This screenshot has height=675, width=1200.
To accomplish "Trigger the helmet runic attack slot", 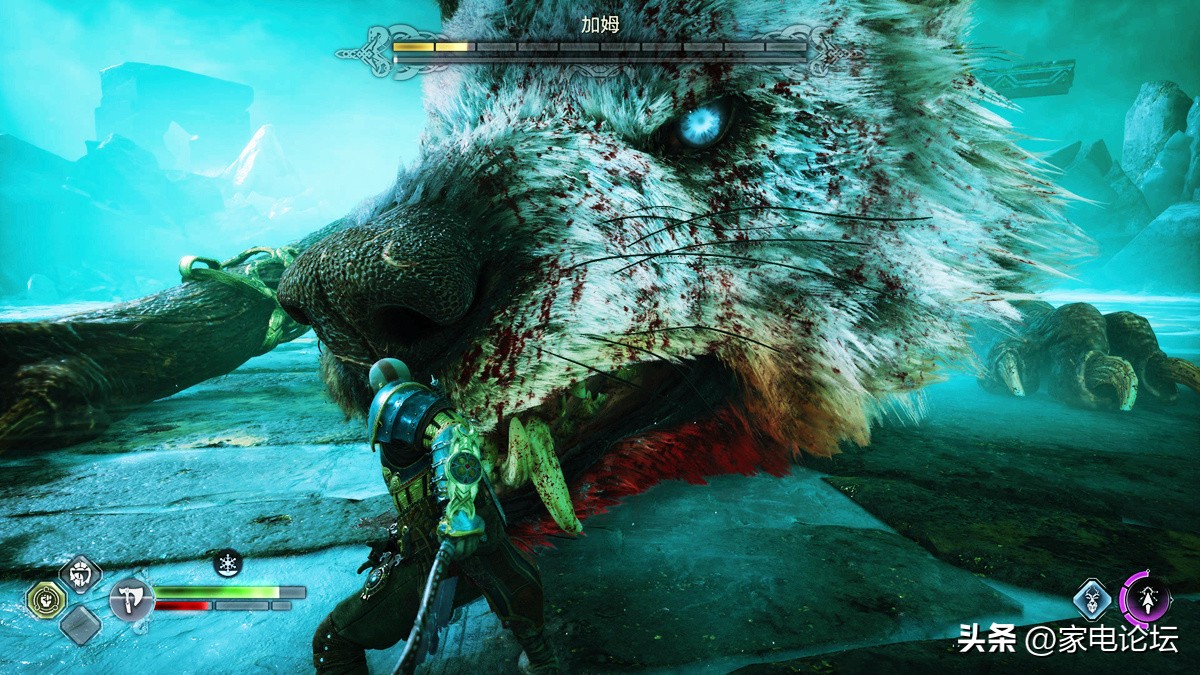I will tap(80, 574).
